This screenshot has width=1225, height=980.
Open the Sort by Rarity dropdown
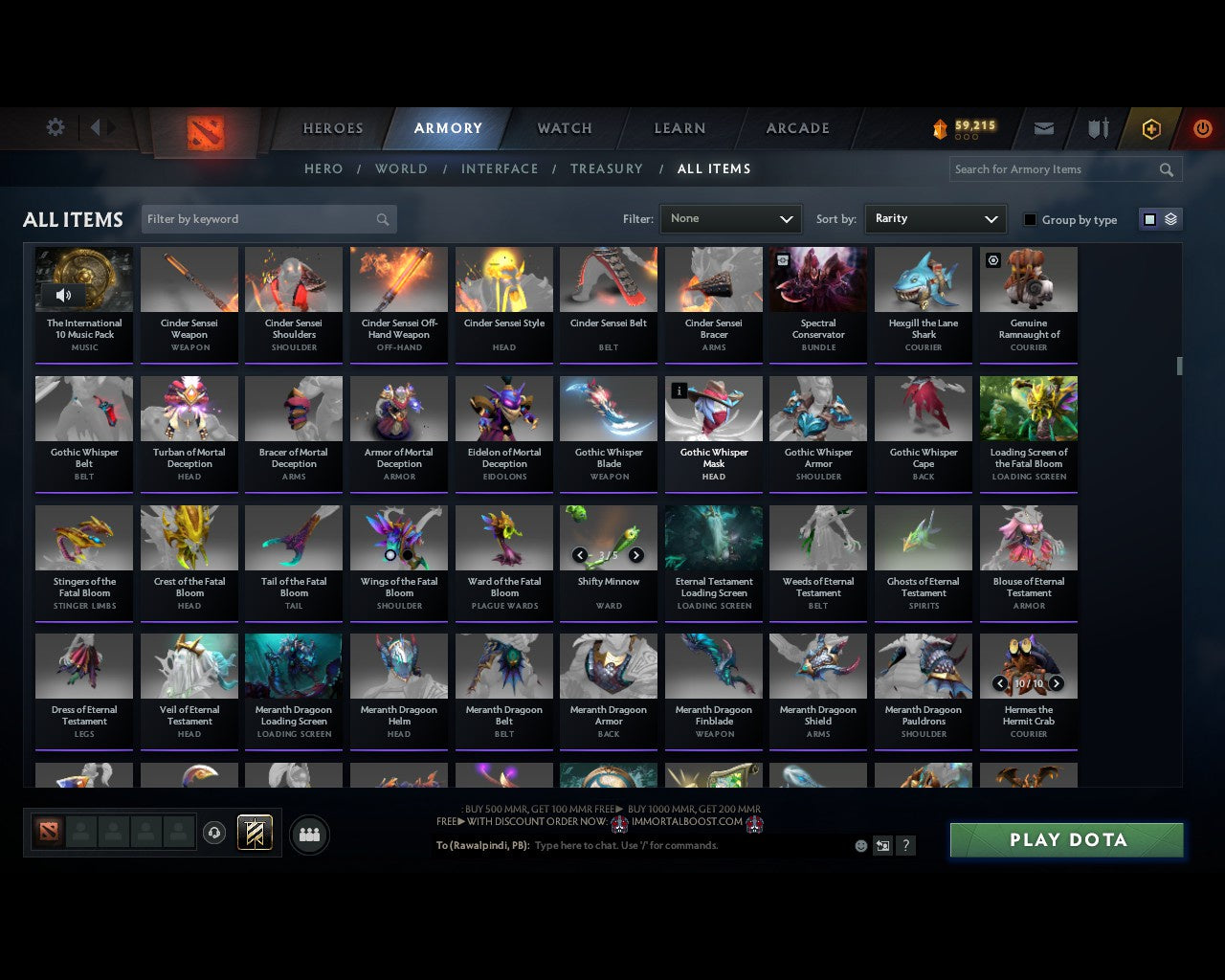point(935,218)
